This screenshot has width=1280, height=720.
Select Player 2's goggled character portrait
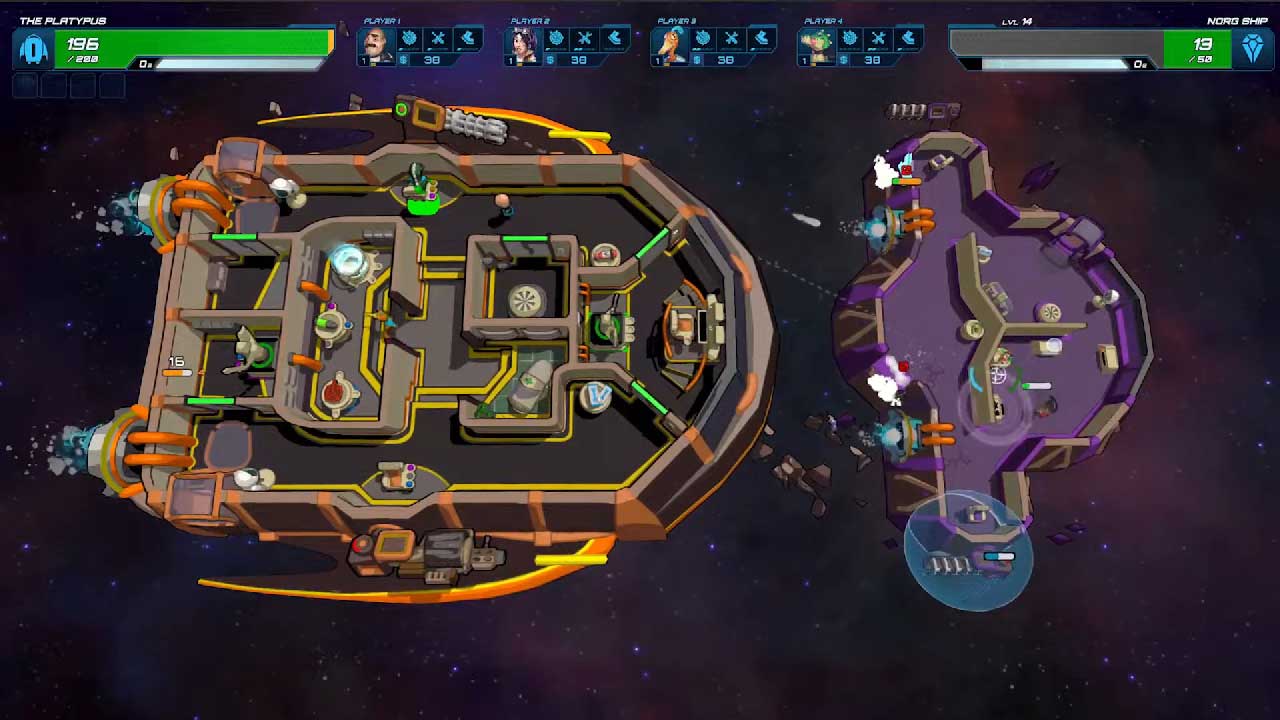coord(523,44)
